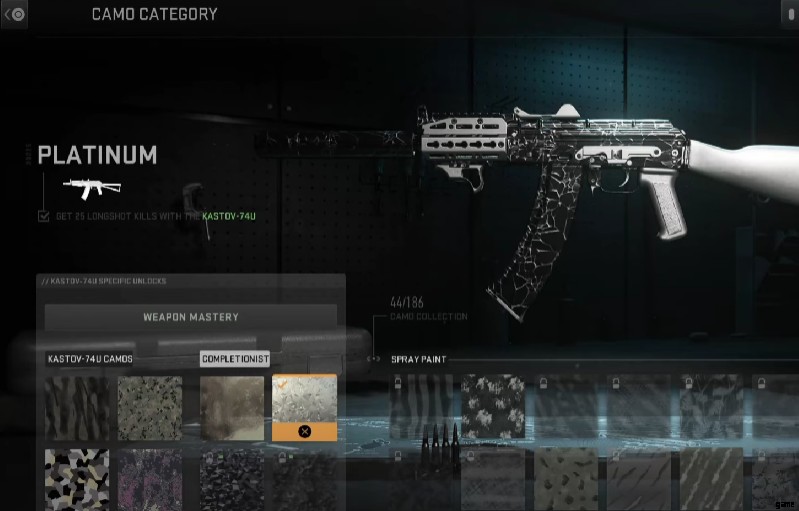Image resolution: width=799 pixels, height=511 pixels.
Task: Unequip camo with the black X button
Action: click(304, 431)
